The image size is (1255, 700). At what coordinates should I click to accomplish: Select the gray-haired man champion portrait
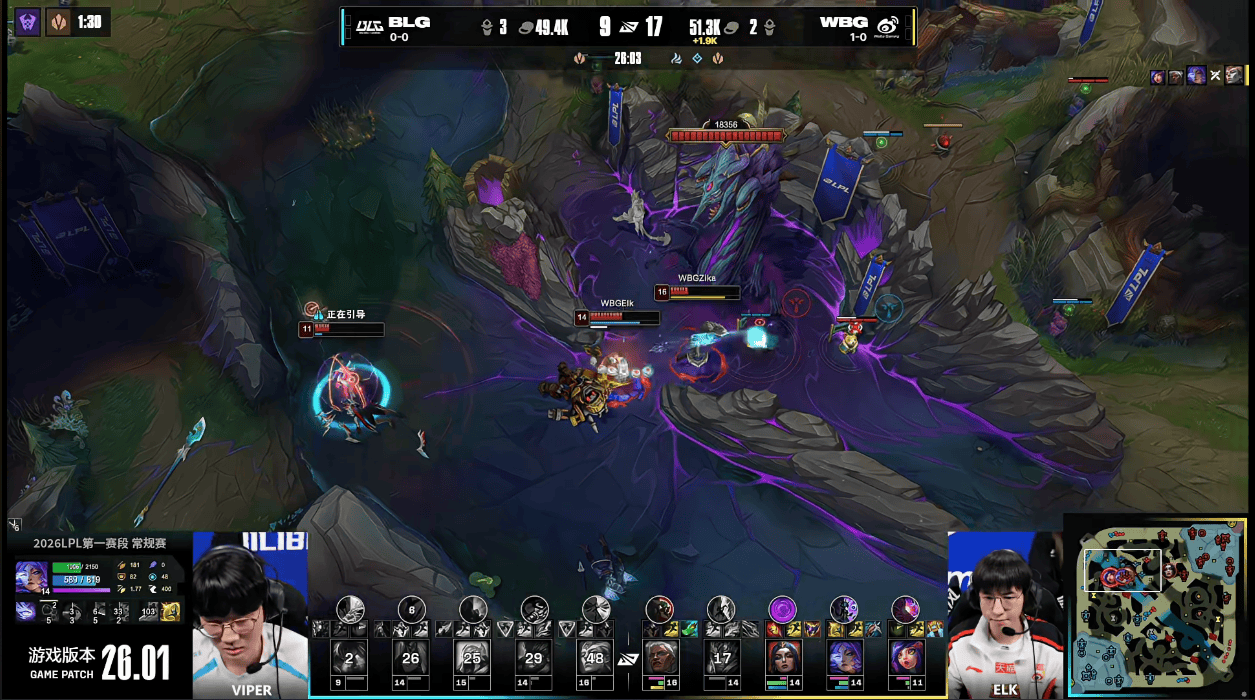point(660,658)
